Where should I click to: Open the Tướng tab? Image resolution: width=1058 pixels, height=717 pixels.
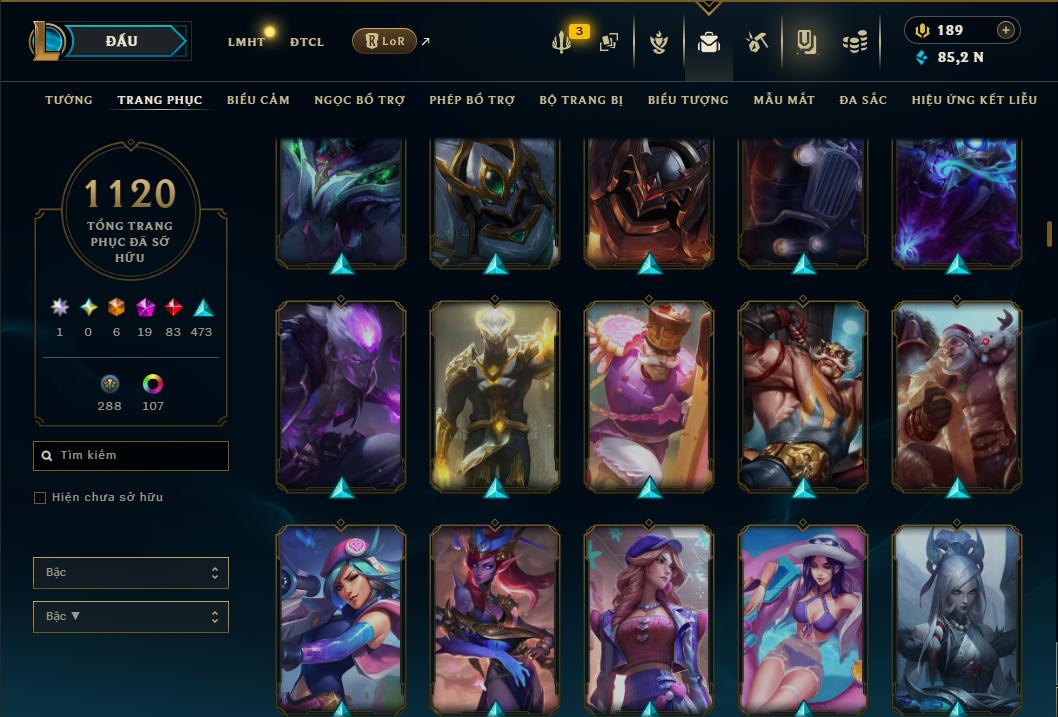[69, 100]
